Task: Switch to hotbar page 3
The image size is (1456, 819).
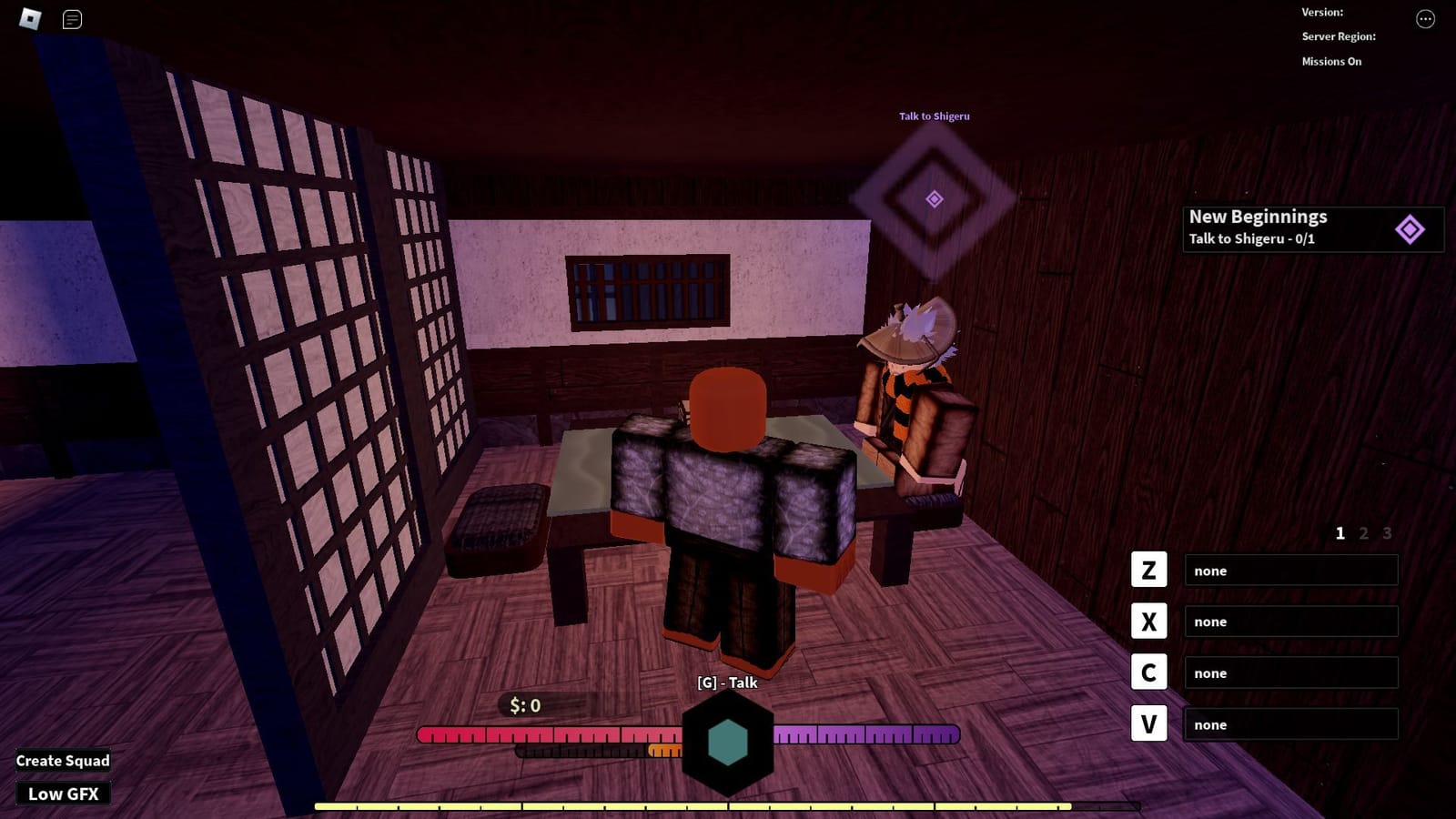Action: (x=1386, y=534)
